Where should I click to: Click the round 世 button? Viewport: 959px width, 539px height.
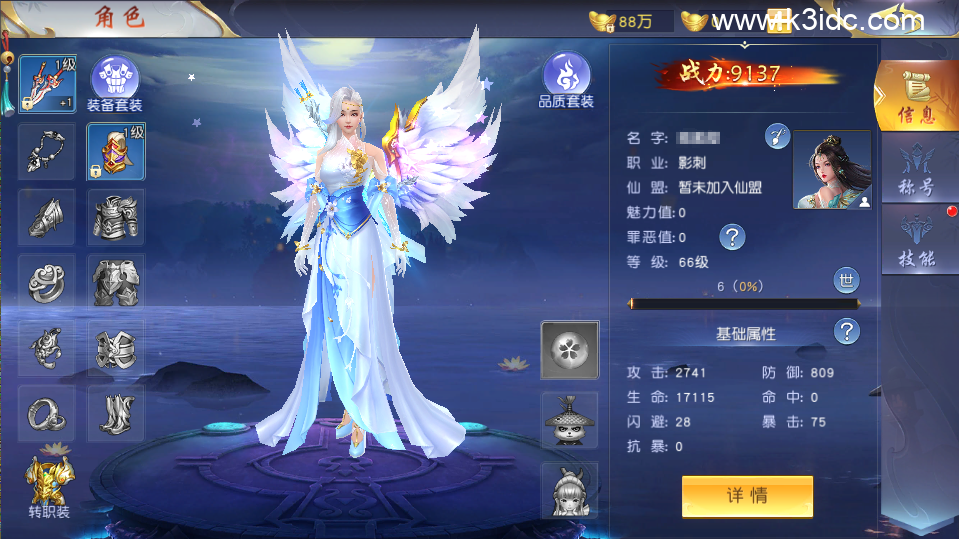pos(846,281)
